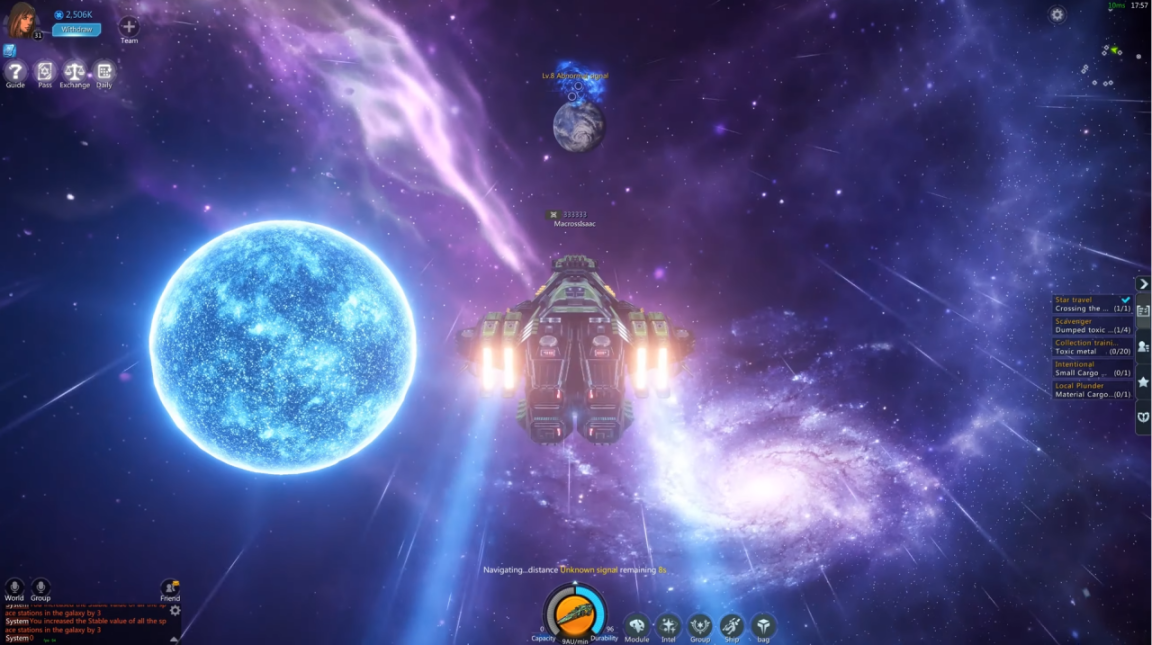The width and height of the screenshot is (1152, 645).
Task: Open the bag inventory
Action: (763, 626)
